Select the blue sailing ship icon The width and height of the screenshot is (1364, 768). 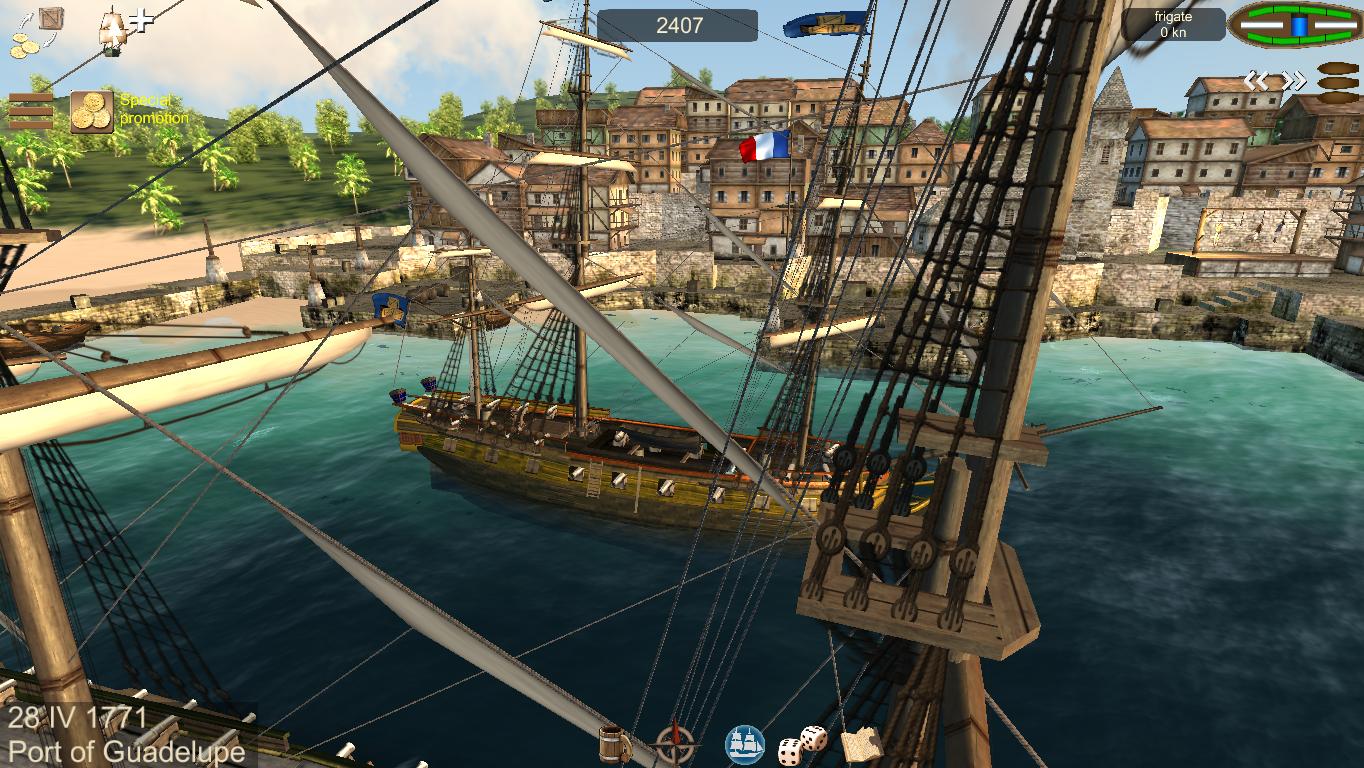[745, 745]
